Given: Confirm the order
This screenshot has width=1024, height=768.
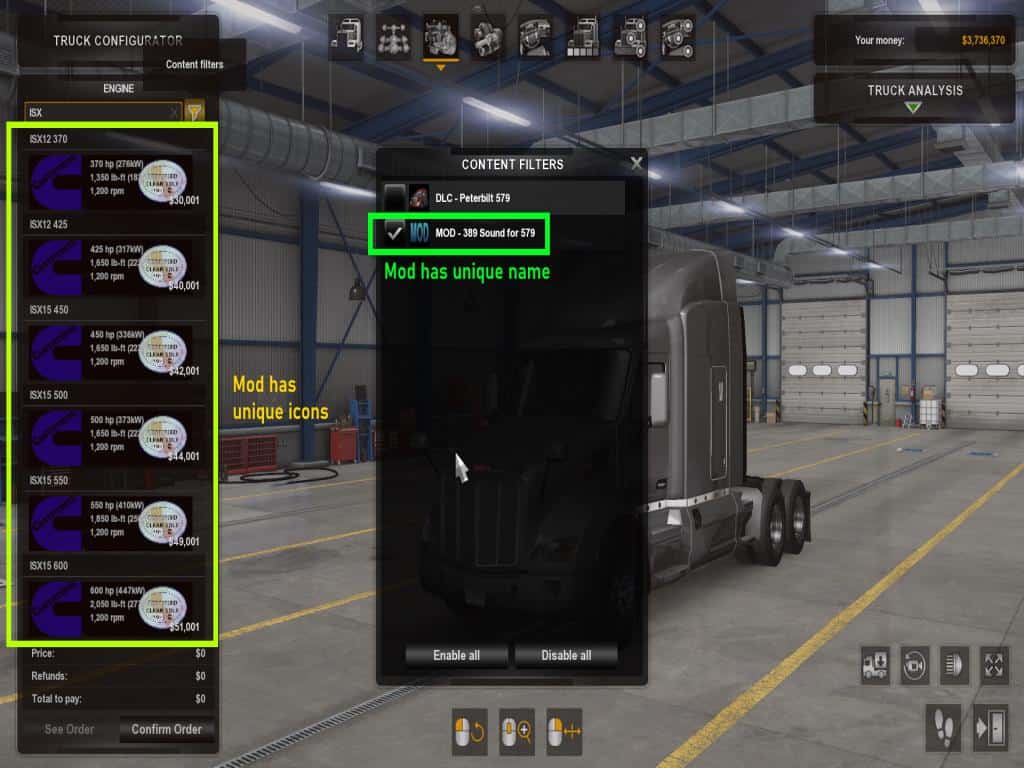Looking at the screenshot, I should 166,729.
